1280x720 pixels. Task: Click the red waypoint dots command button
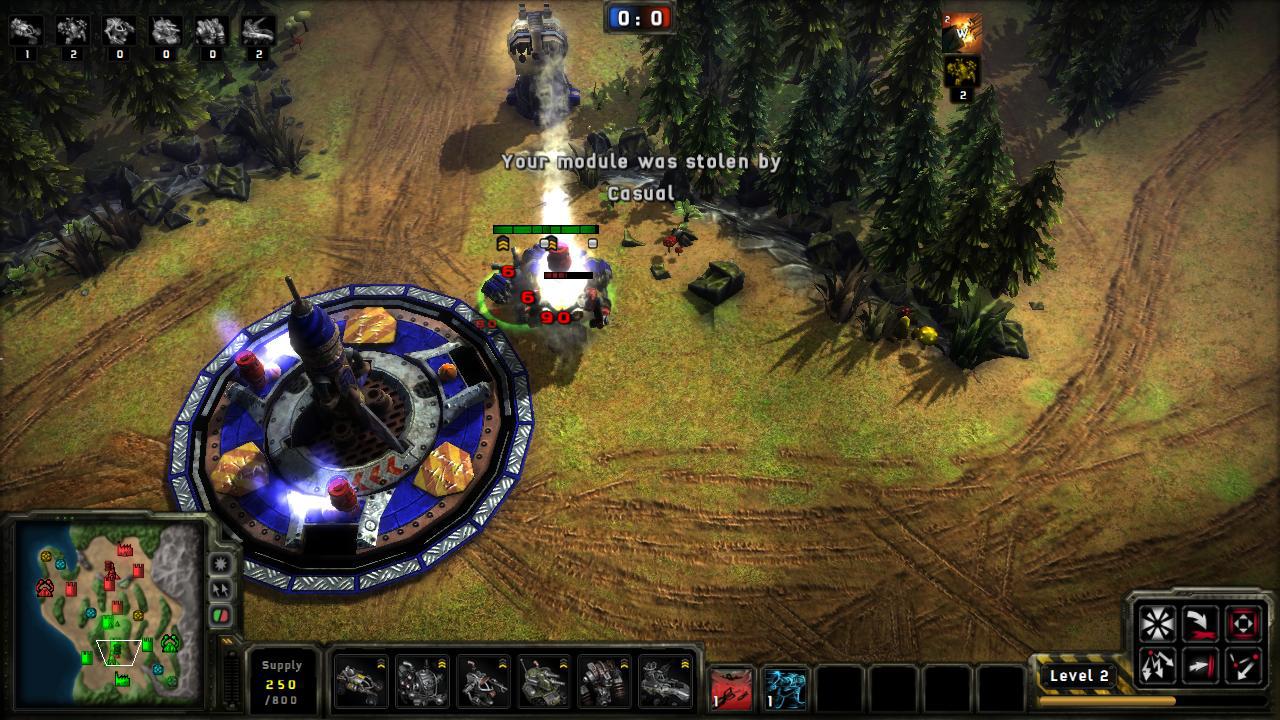(1243, 665)
